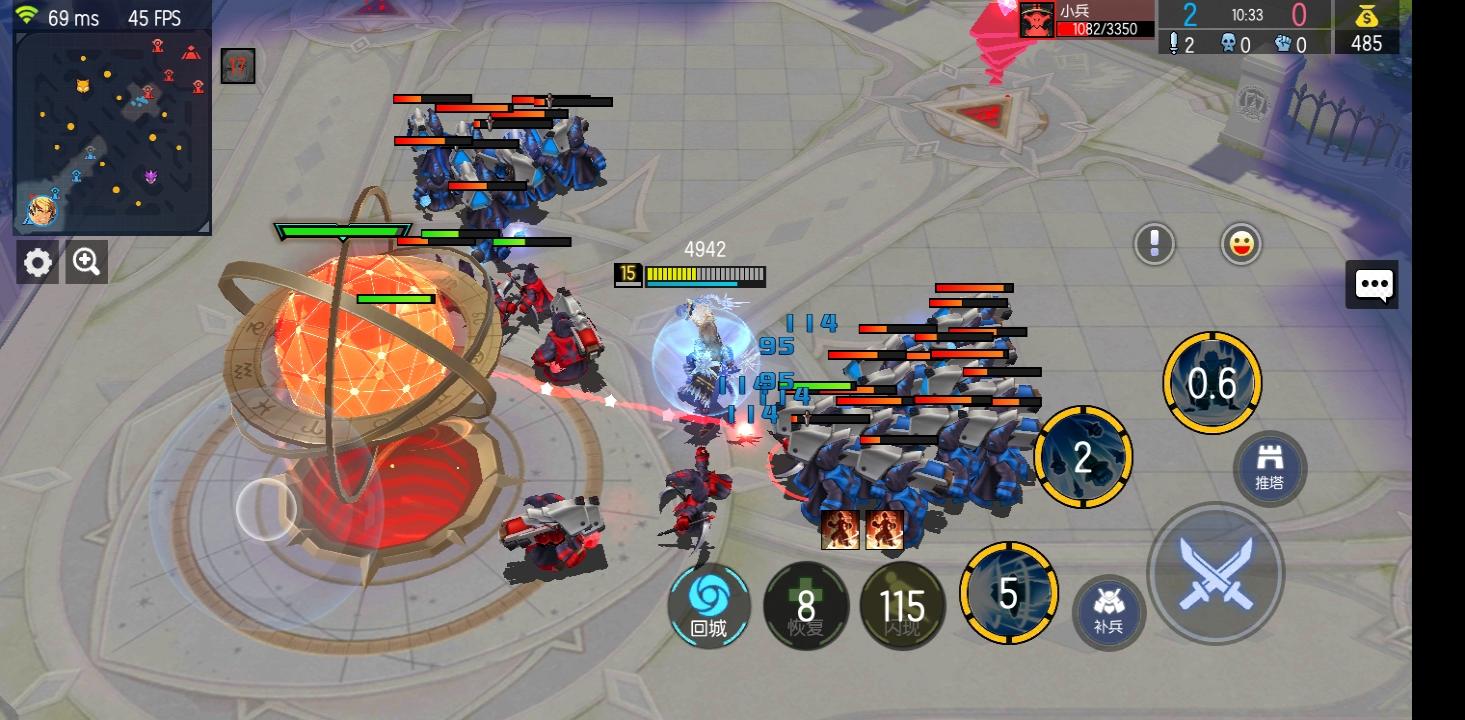The height and width of the screenshot is (720, 1465).
Task: Tap the minimap zoom magnifier
Action: (86, 262)
